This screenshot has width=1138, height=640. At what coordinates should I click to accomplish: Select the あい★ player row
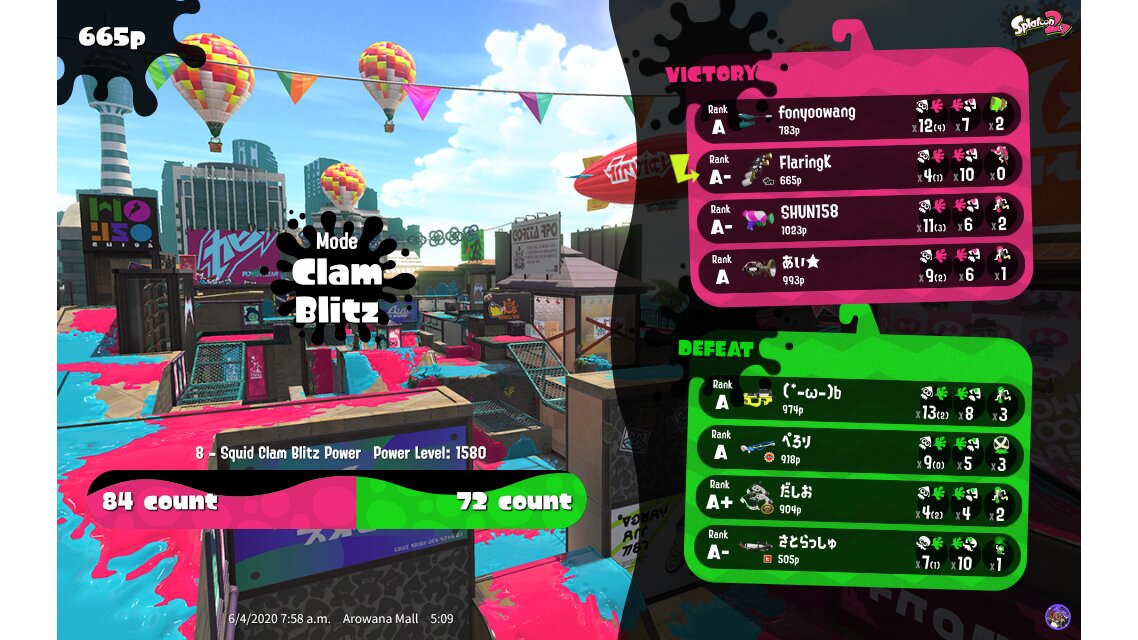coord(860,268)
